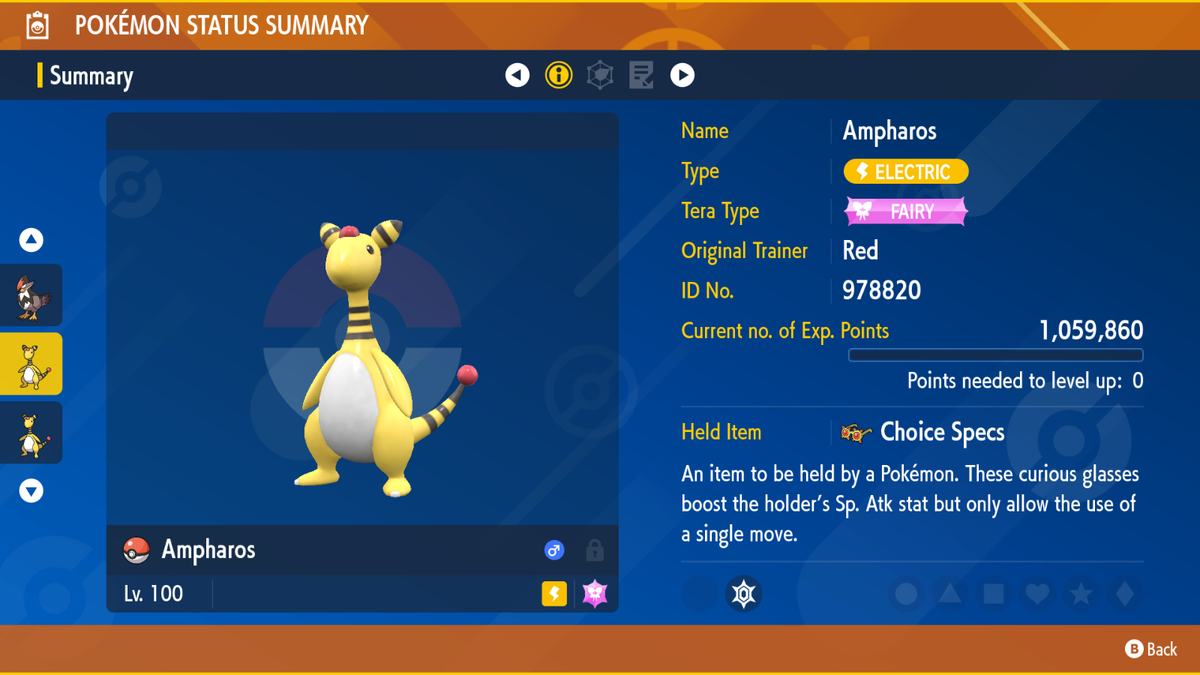Choose the unselected Ampharos party thumbnail
This screenshot has width=1200, height=675.
point(32,433)
